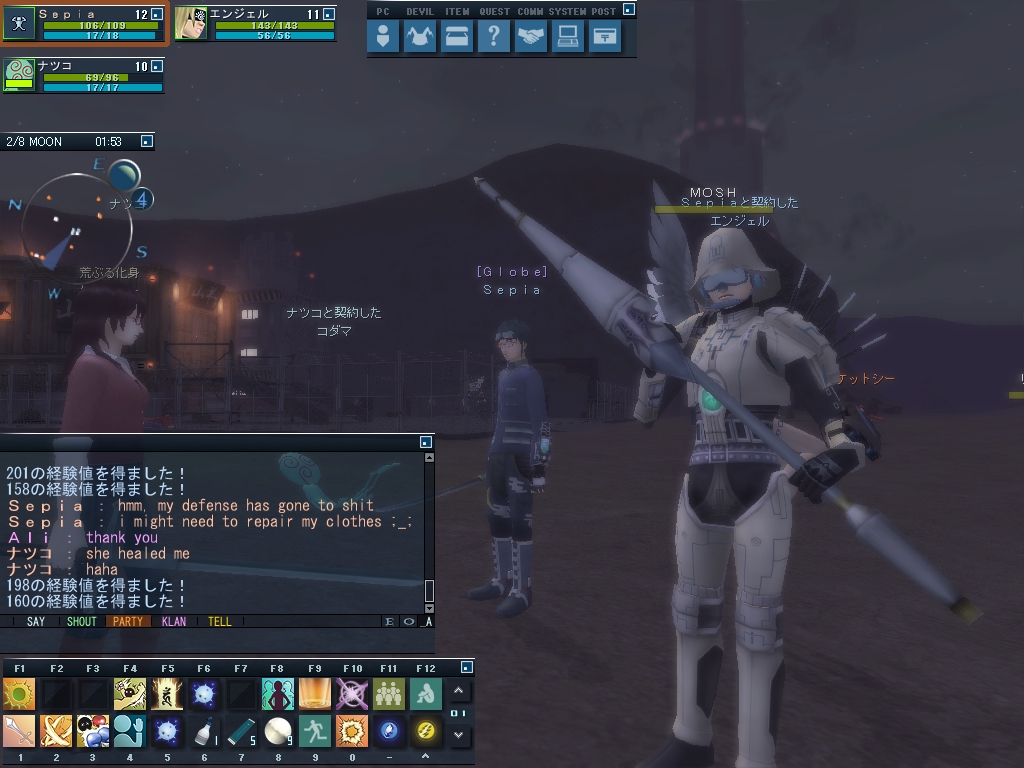
Task: Use the white bottle item in hotbar
Action: 204,731
